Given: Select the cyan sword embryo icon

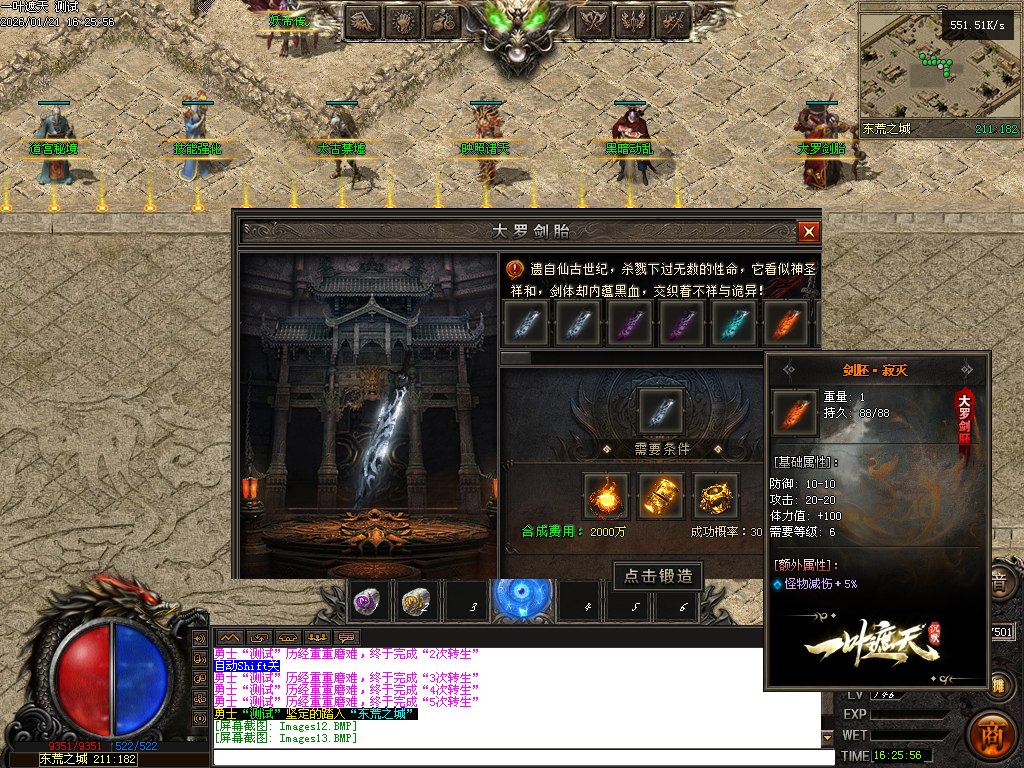Looking at the screenshot, I should coord(733,322).
